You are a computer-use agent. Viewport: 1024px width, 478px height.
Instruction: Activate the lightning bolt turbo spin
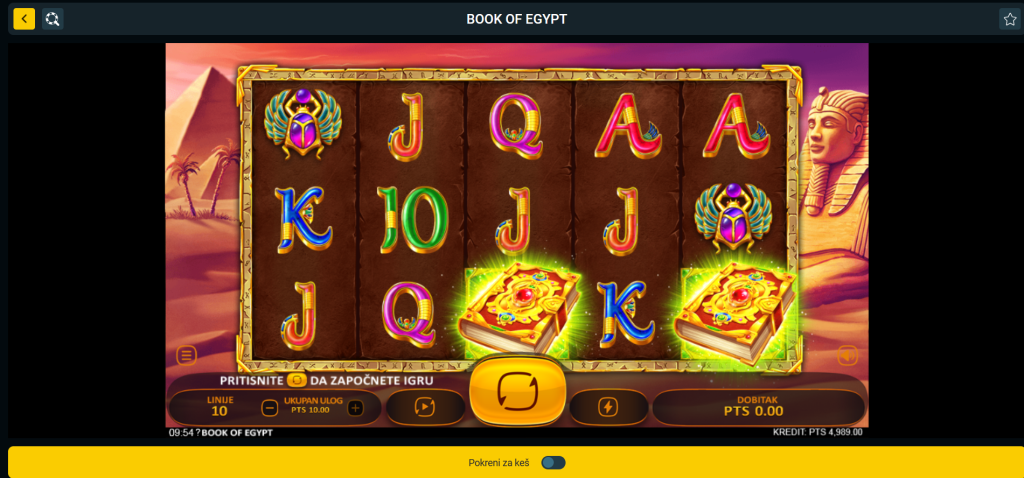pos(609,407)
